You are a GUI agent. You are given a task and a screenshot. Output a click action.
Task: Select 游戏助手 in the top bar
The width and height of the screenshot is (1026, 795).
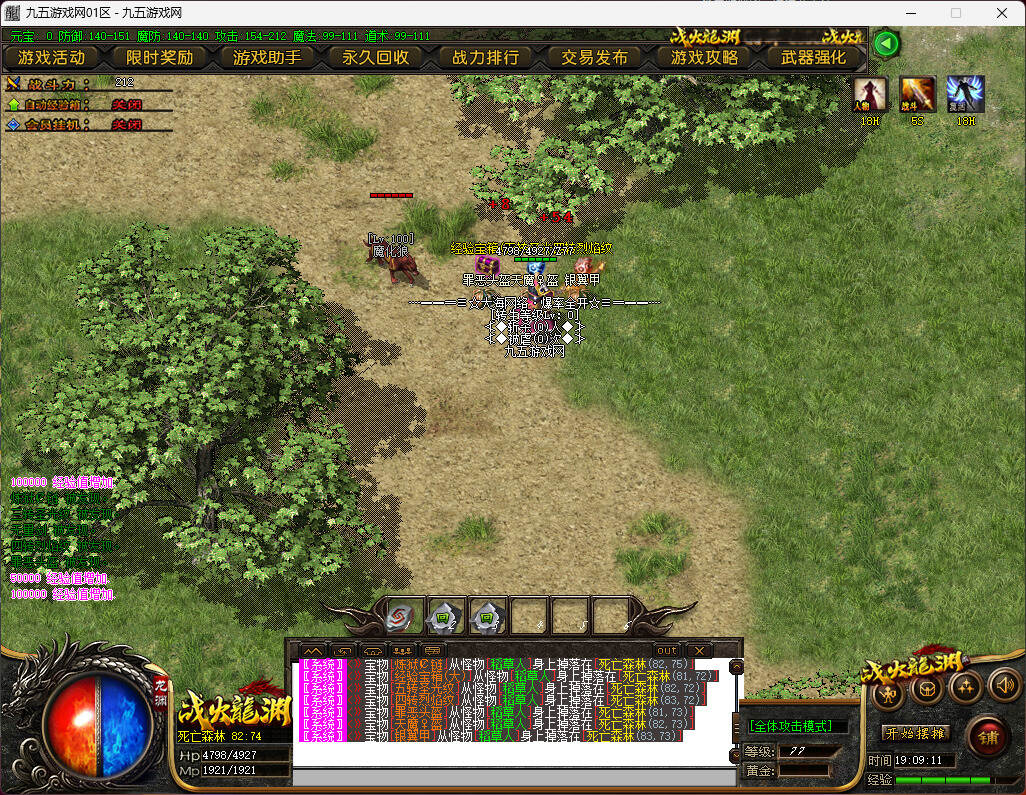267,57
